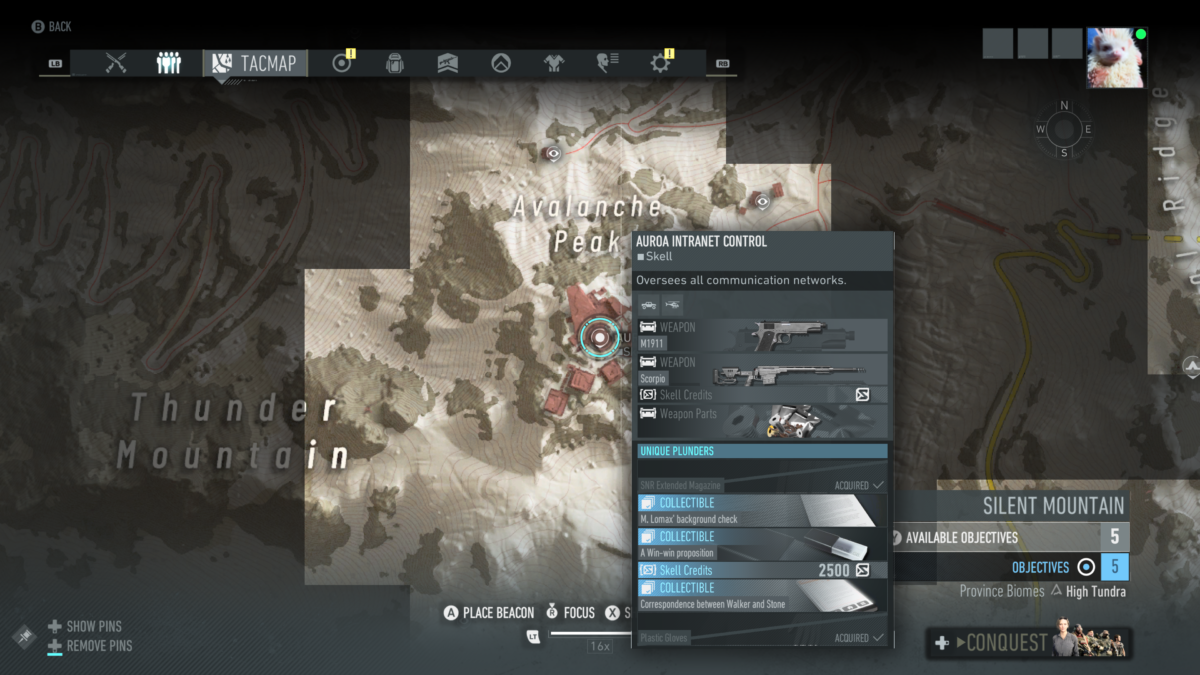The width and height of the screenshot is (1200, 675).
Task: Select the M. Lomax' background check collectible
Action: pos(760,511)
